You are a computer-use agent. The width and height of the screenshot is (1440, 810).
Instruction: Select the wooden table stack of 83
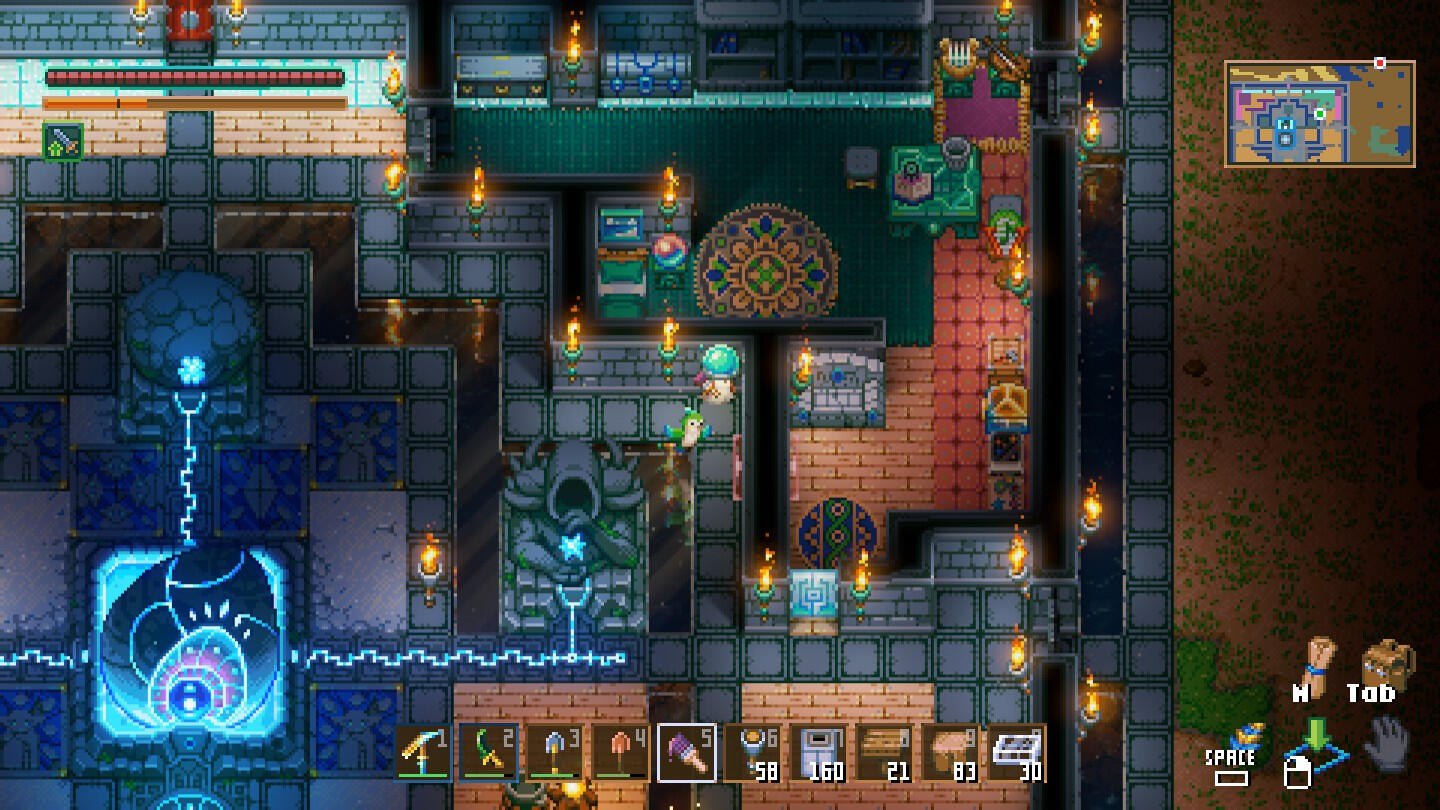tap(951, 753)
